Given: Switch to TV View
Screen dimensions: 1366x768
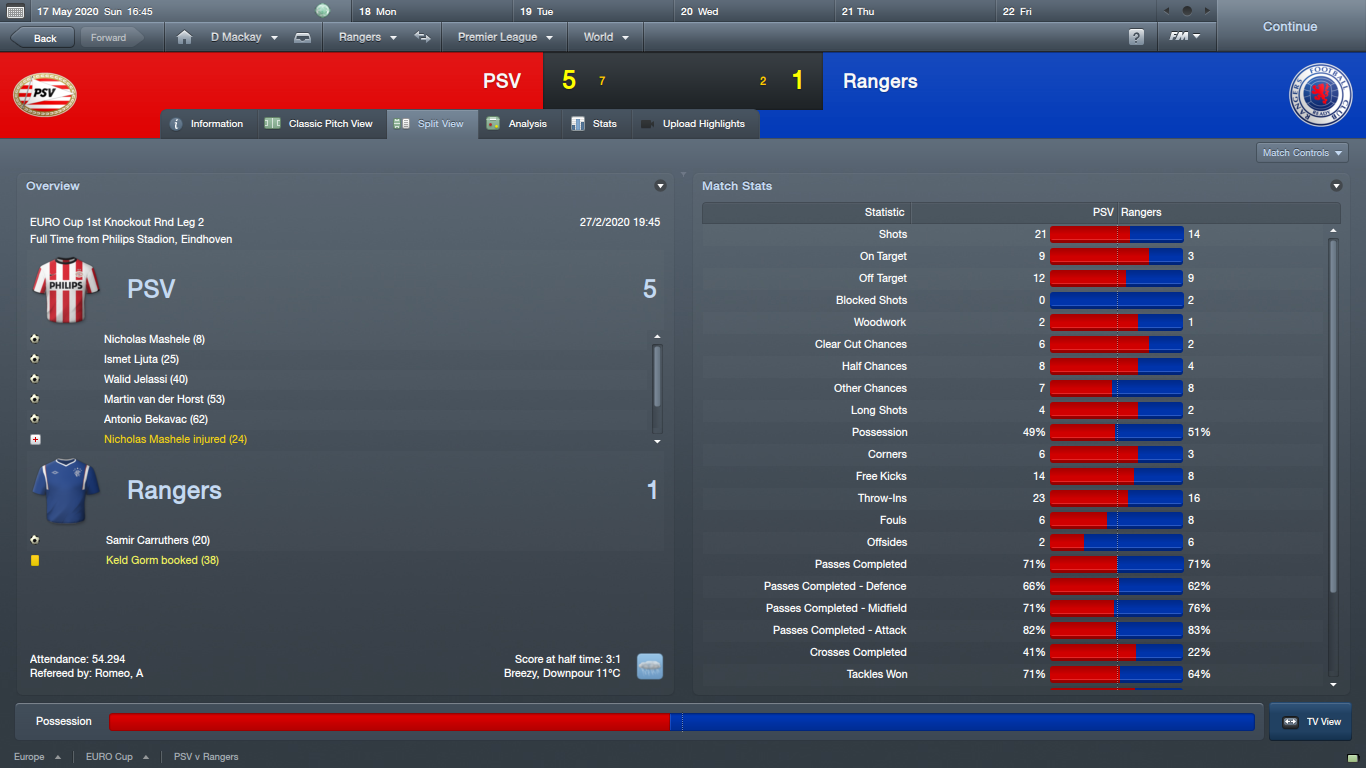Looking at the screenshot, I should click(x=1310, y=721).
